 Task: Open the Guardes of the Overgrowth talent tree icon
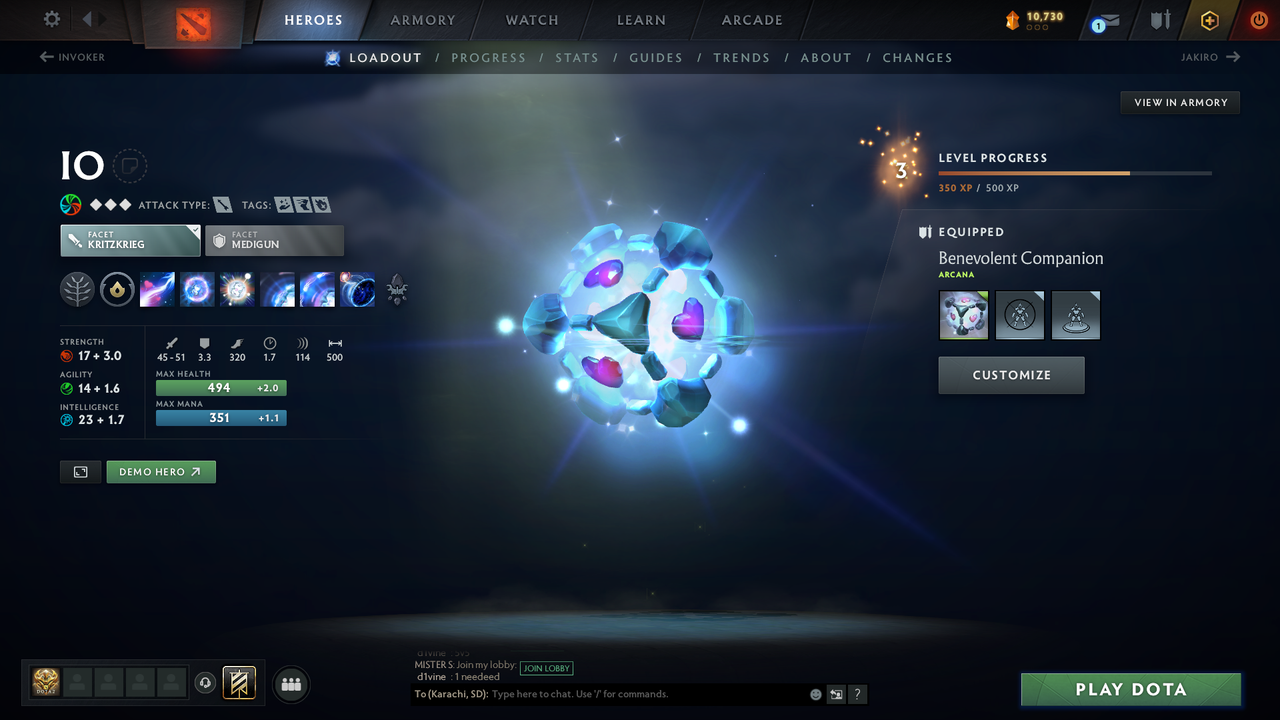(77, 290)
